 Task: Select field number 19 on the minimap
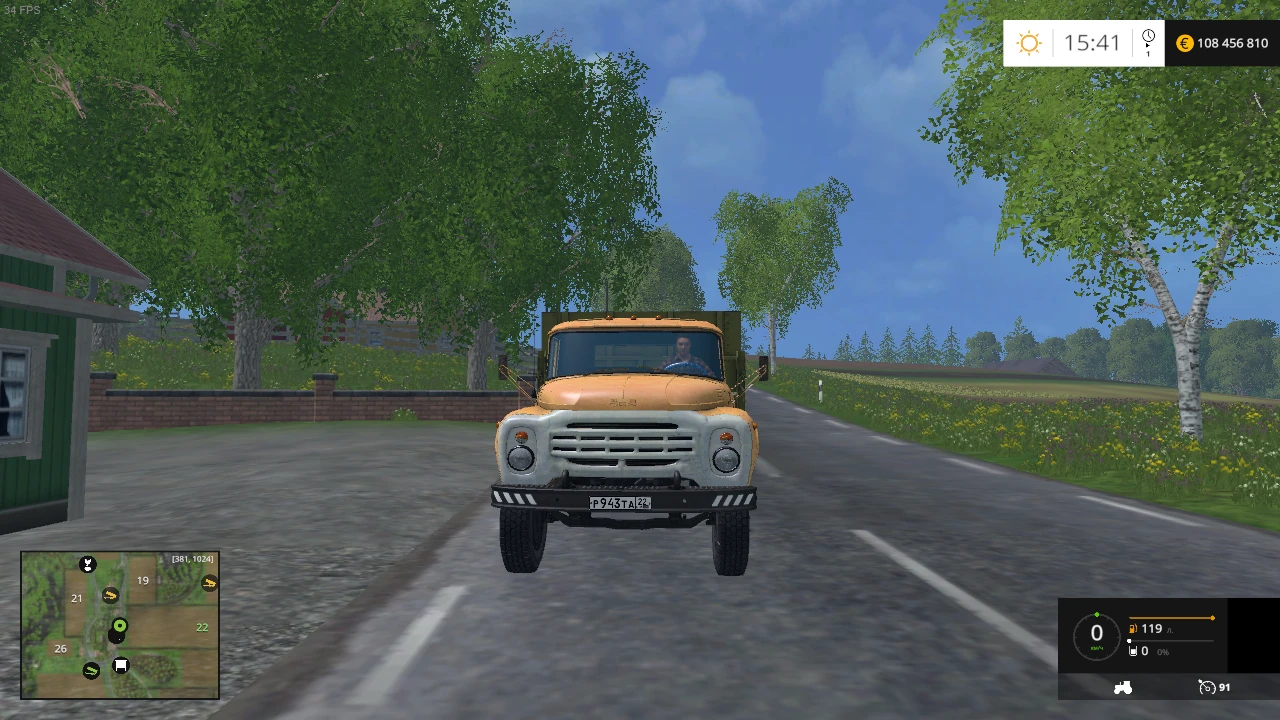click(142, 580)
